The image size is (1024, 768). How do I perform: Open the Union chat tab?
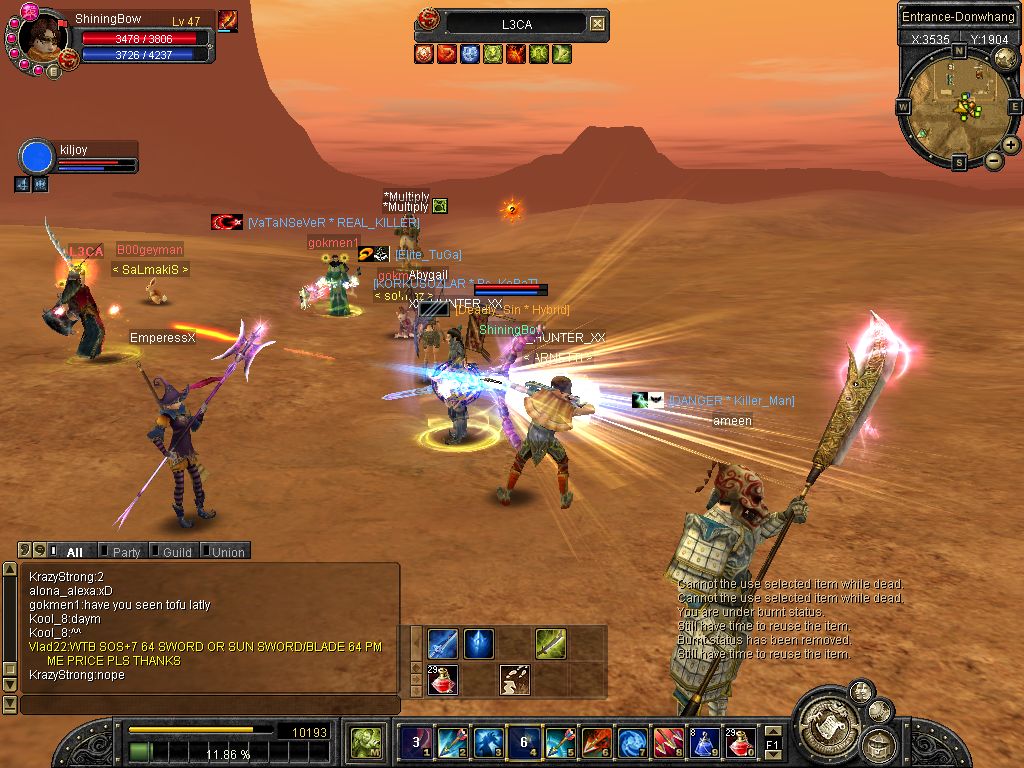[x=227, y=552]
